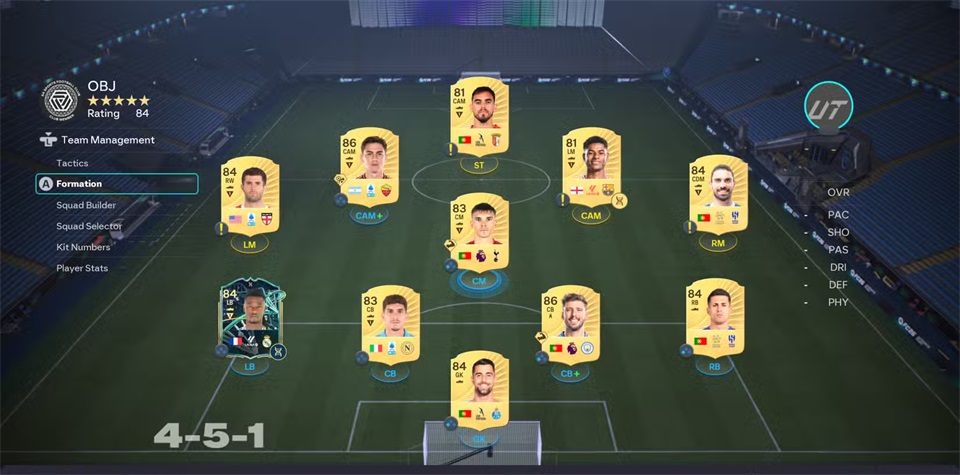The height and width of the screenshot is (475, 960).
Task: Go to Squad Selector
Action: 89,226
